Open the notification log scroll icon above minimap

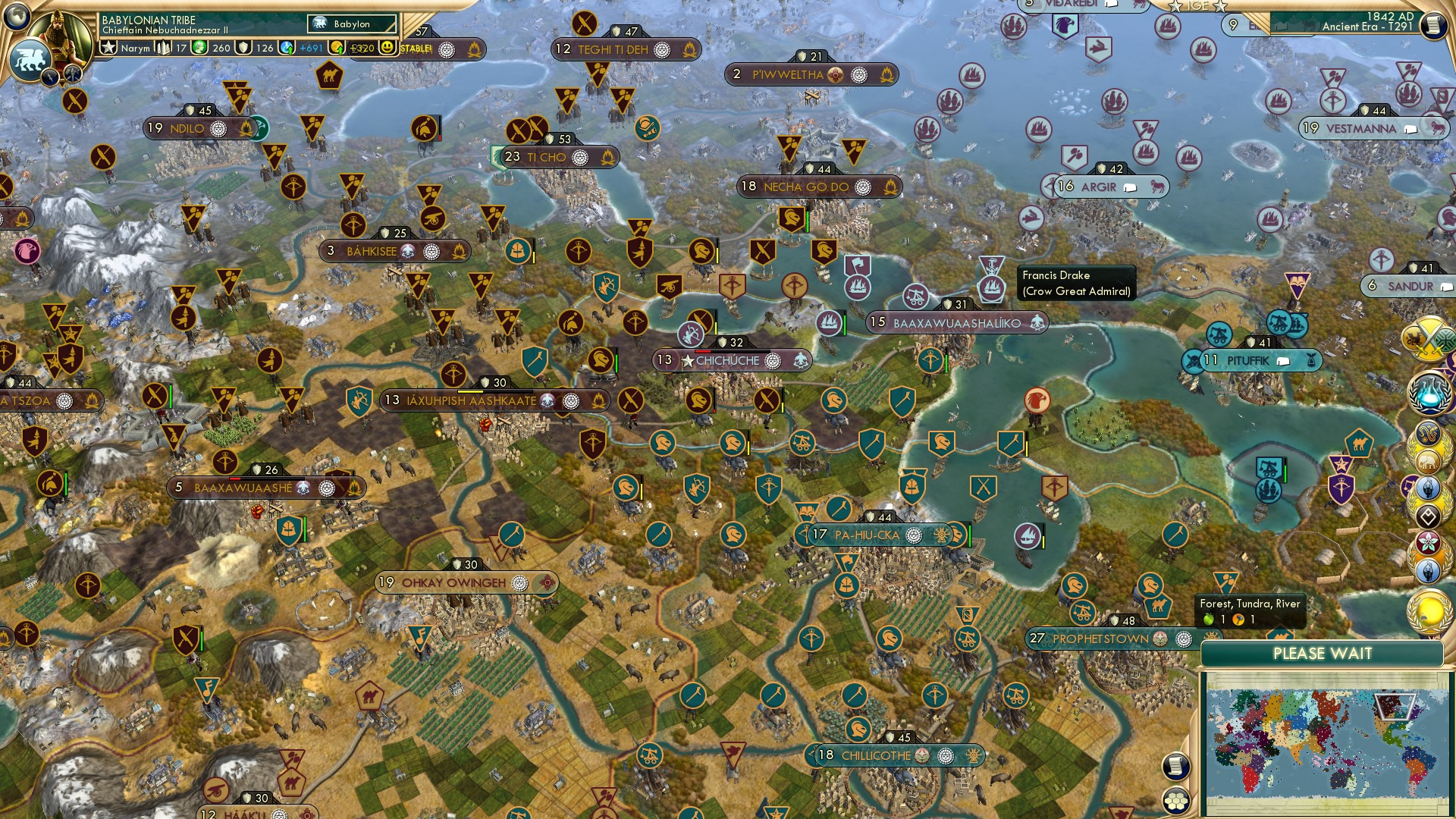[1177, 765]
